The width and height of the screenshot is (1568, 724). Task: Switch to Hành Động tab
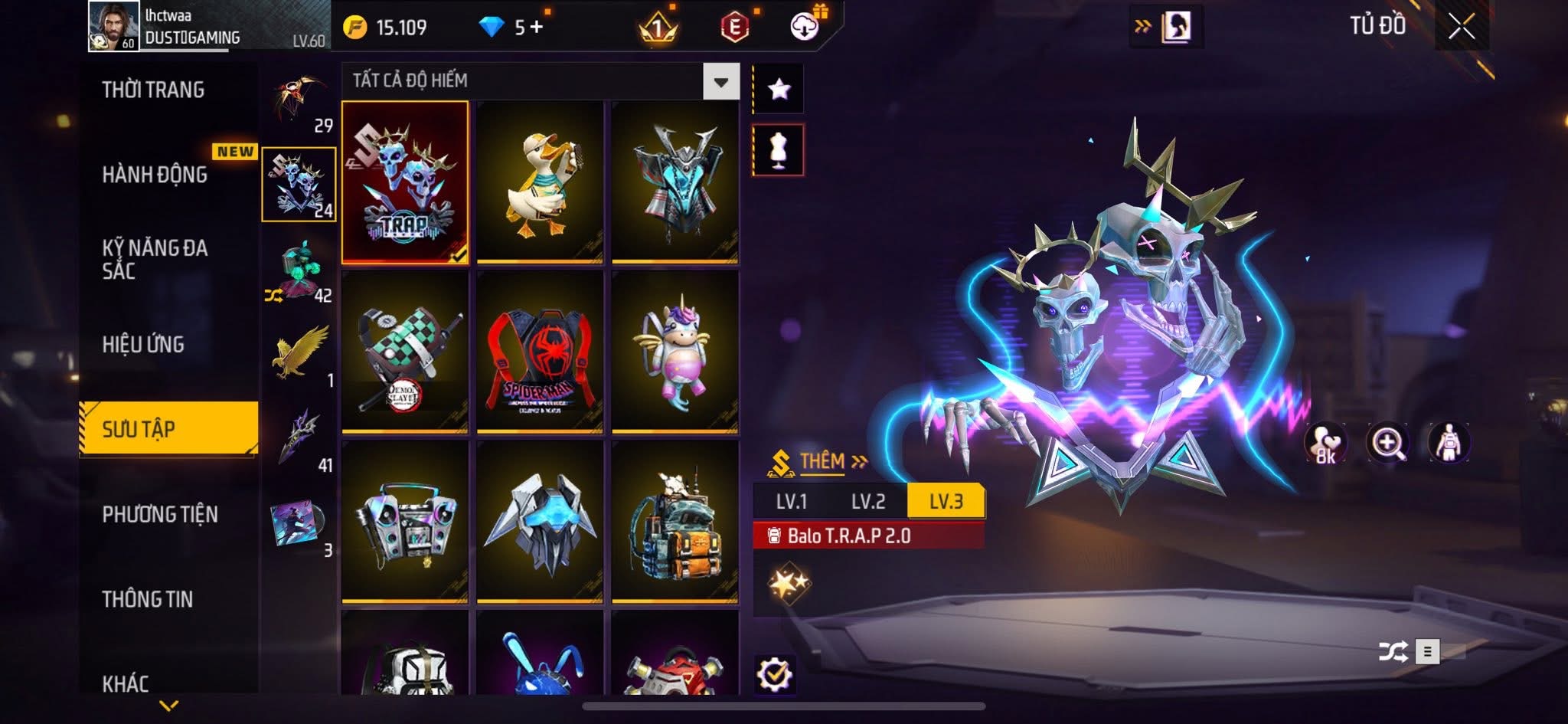click(155, 175)
